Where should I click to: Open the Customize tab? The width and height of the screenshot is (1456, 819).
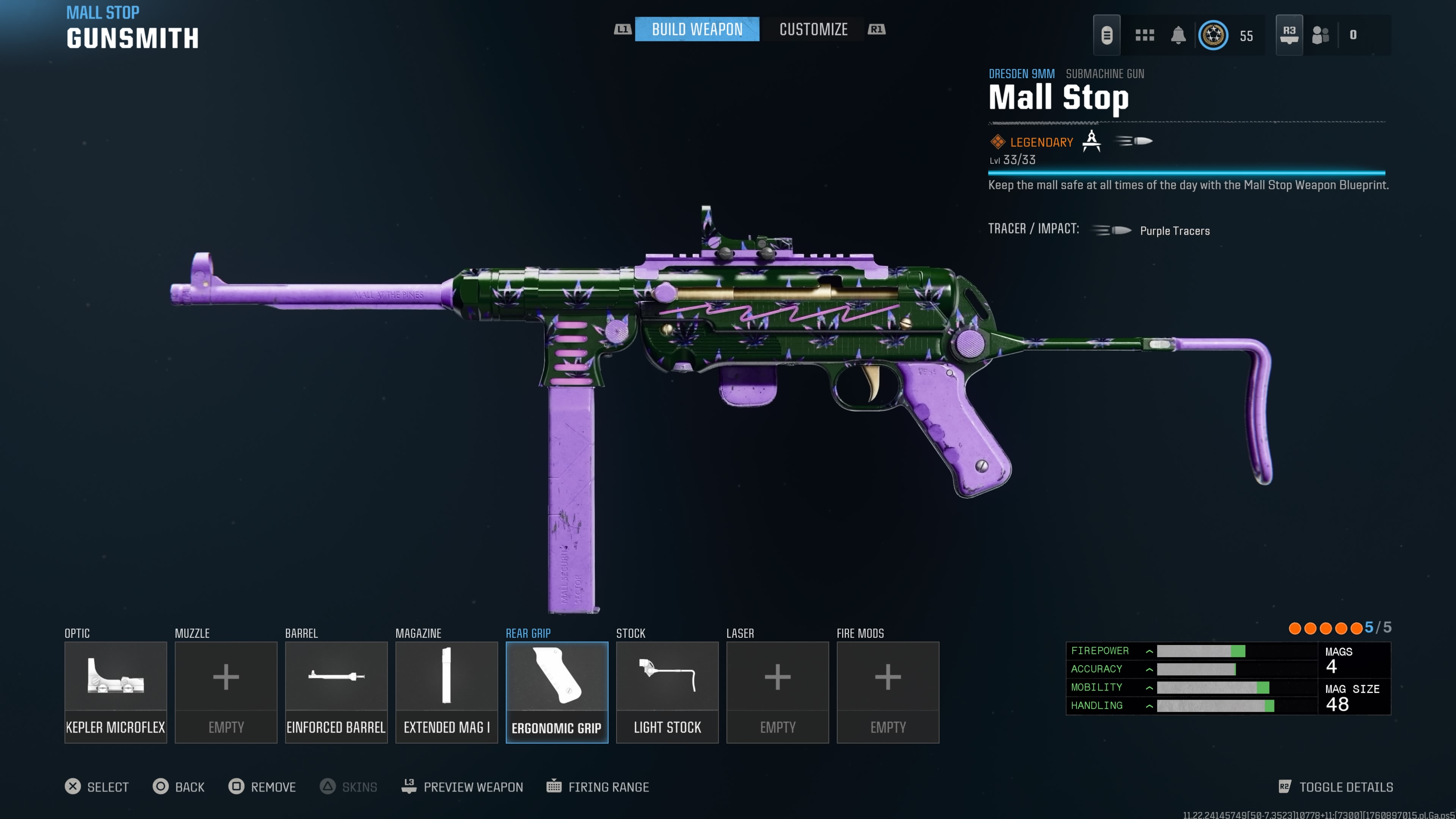[813, 30]
